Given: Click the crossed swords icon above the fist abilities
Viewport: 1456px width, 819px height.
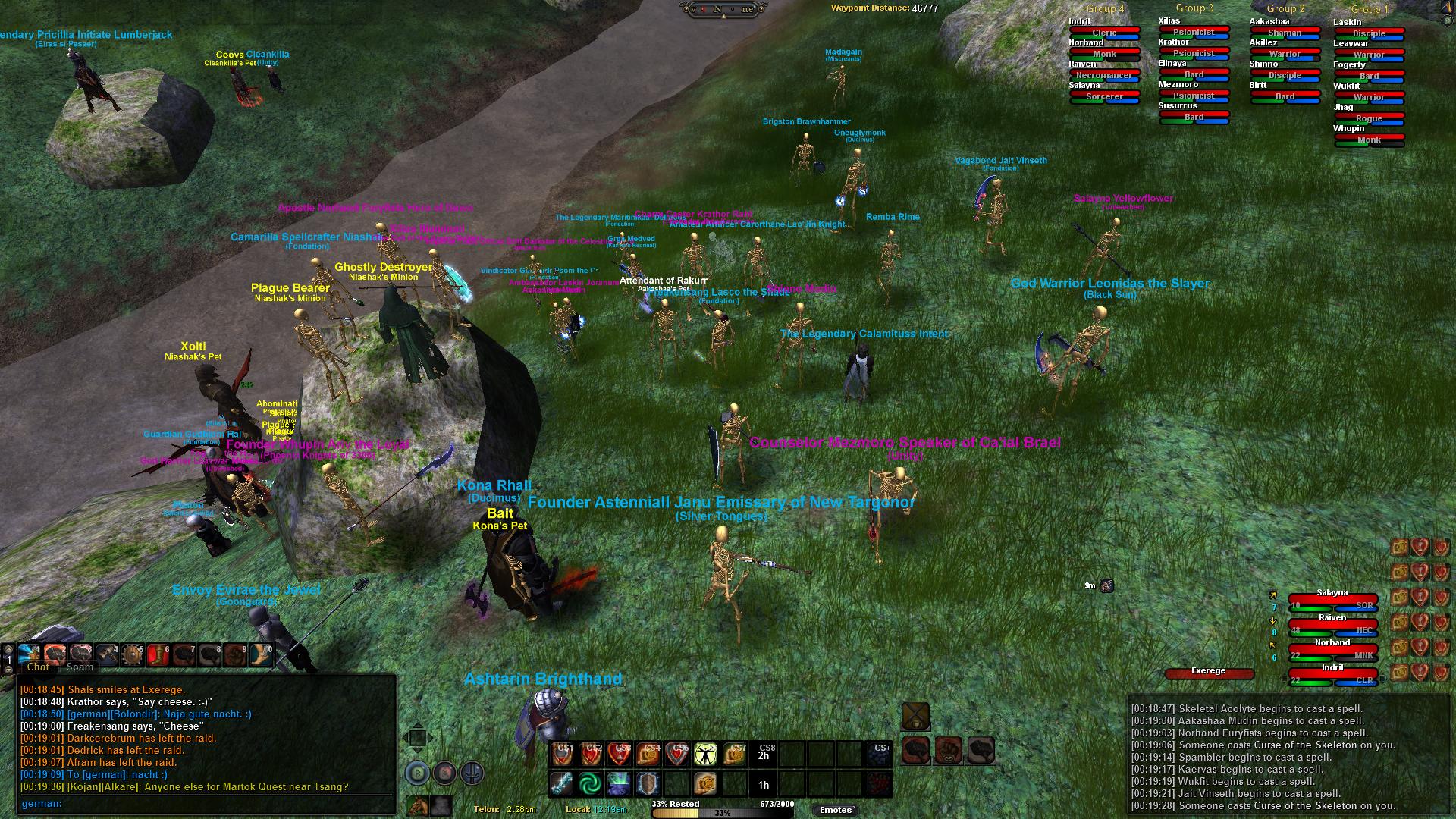Looking at the screenshot, I should (x=915, y=715).
